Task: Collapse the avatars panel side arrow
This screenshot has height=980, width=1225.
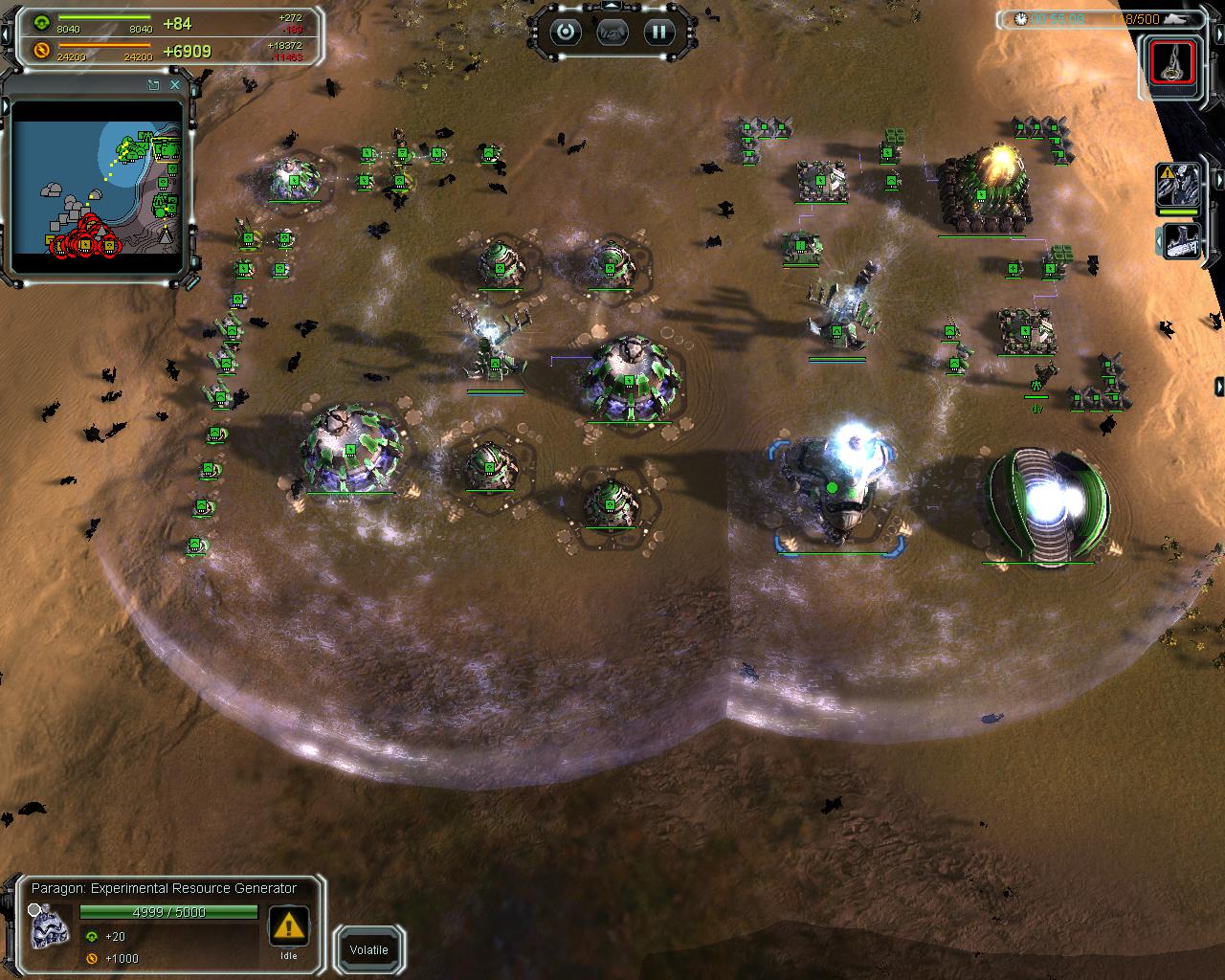Action: [1219, 179]
